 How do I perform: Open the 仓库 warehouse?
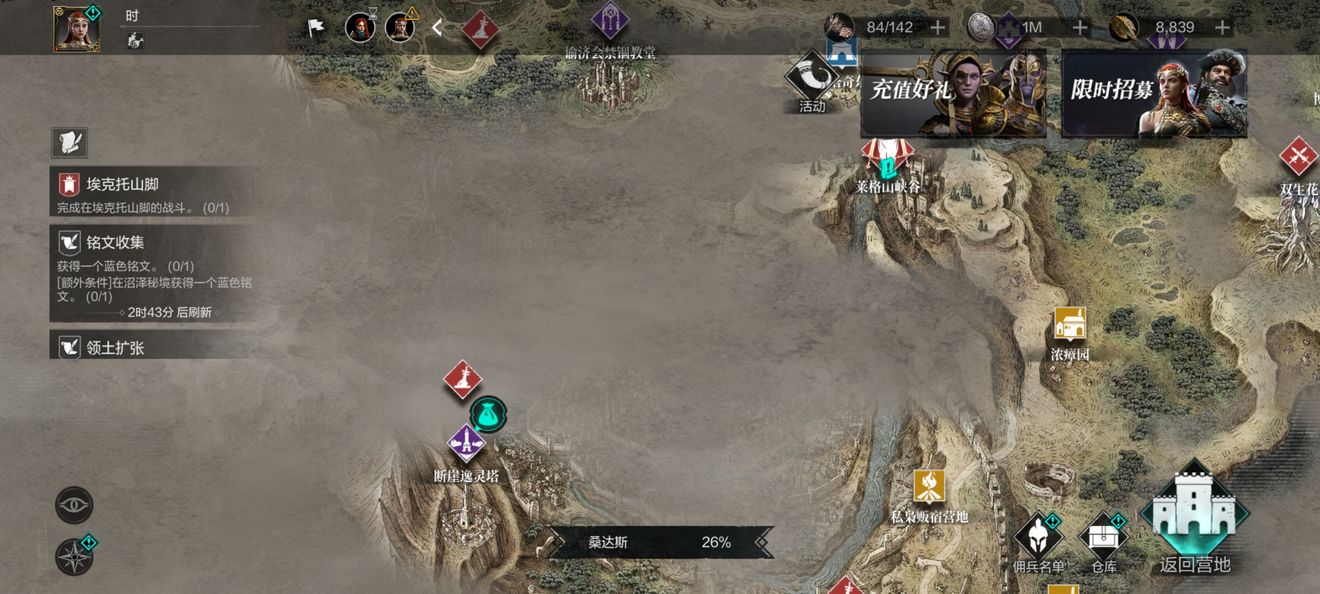click(x=1104, y=543)
